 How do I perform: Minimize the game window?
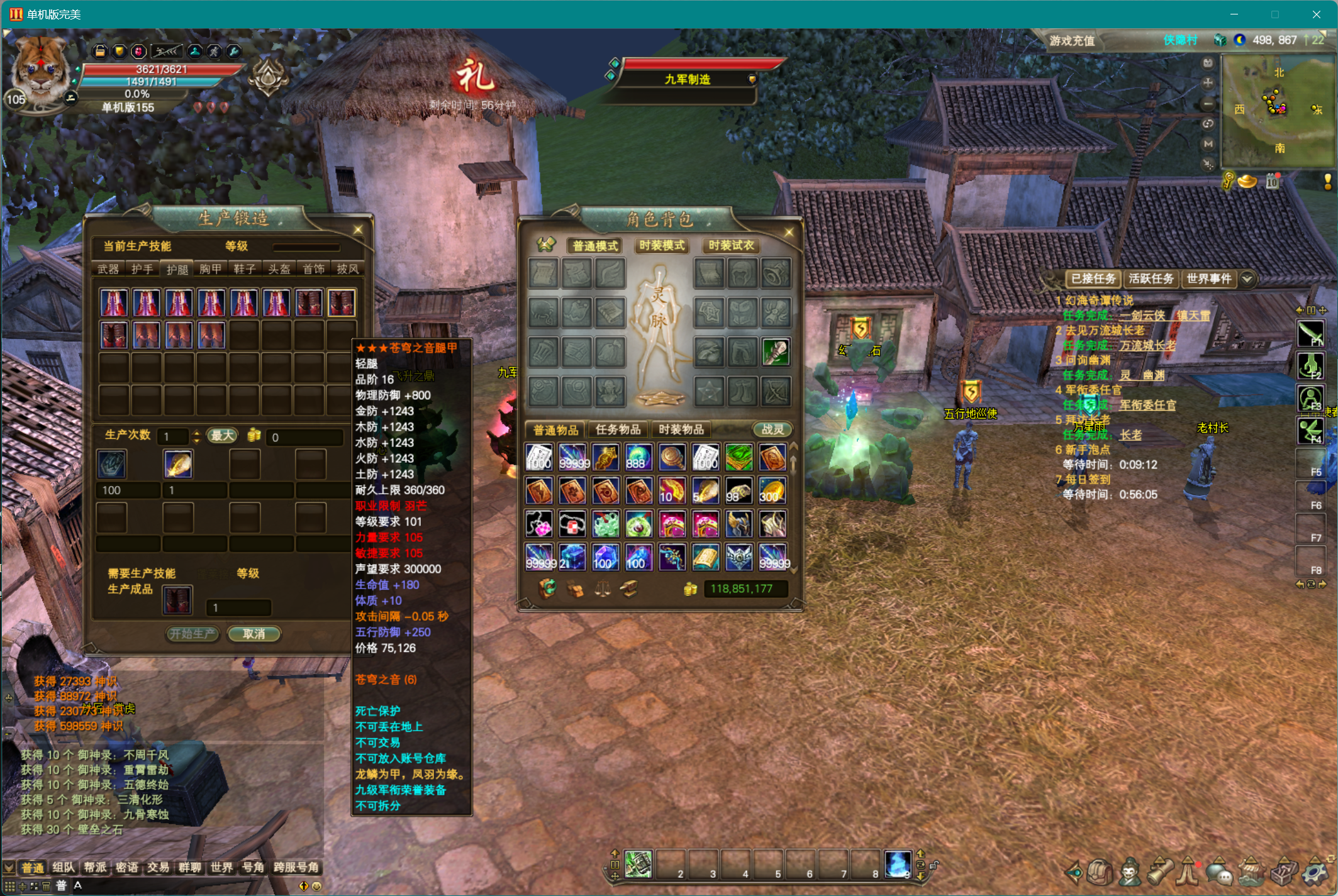coord(1234,14)
